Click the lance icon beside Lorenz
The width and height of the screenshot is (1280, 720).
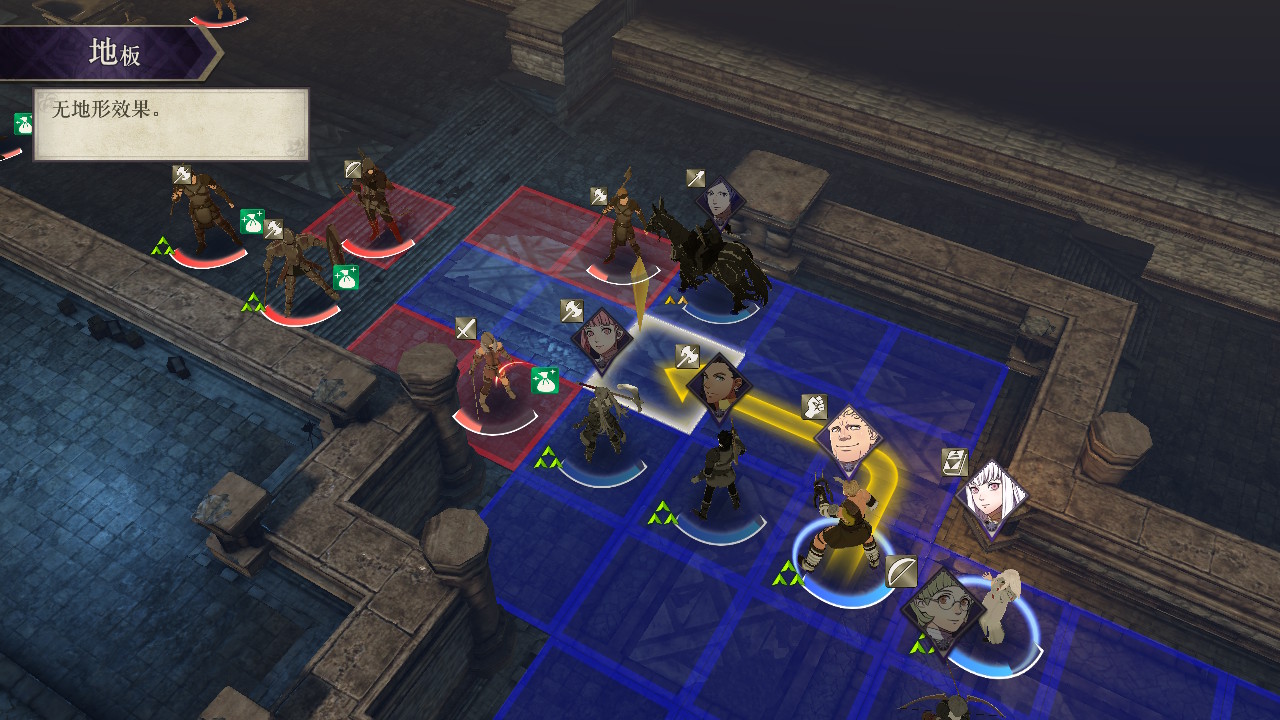click(696, 178)
